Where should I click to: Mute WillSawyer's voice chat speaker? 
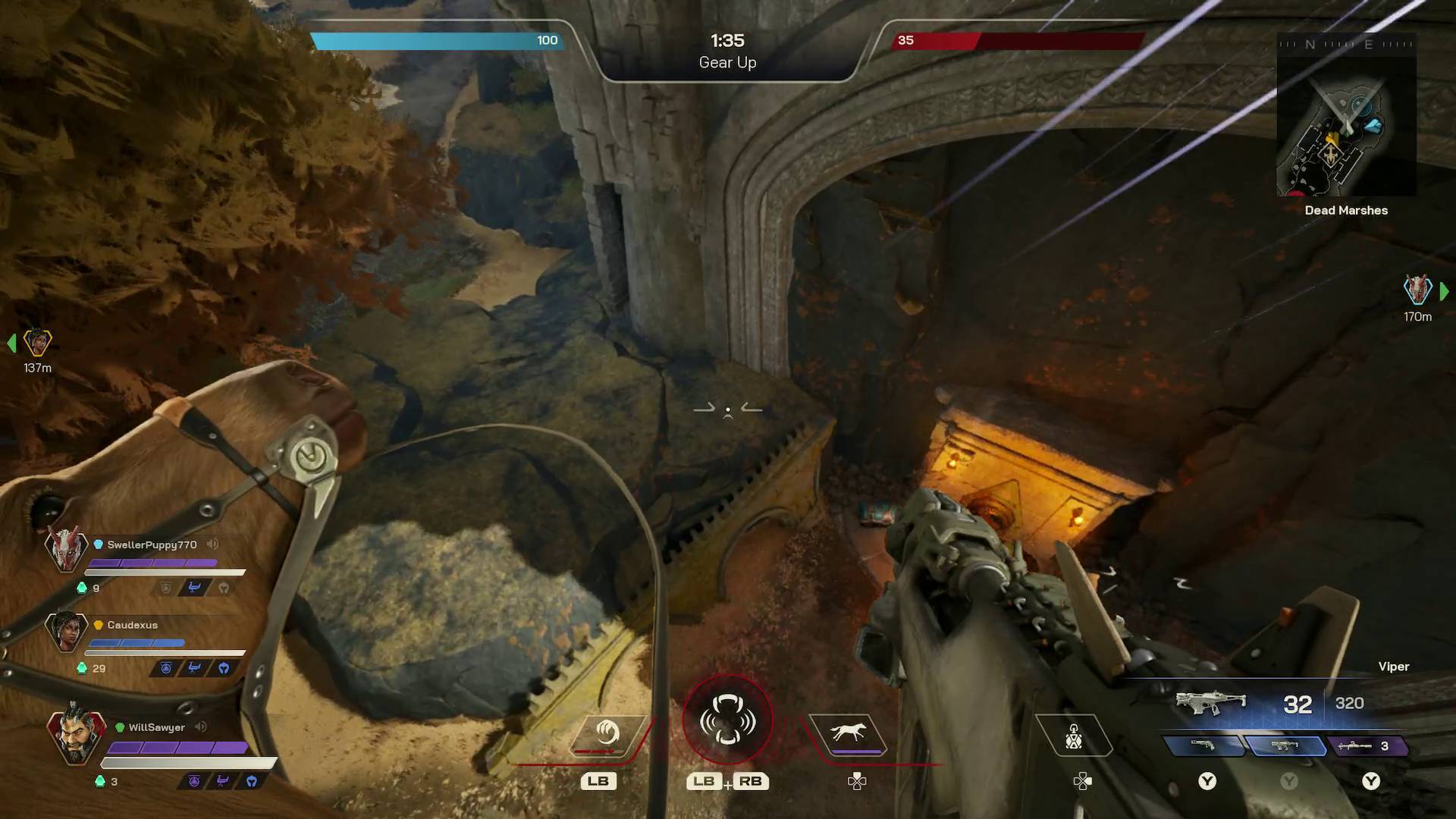(200, 726)
